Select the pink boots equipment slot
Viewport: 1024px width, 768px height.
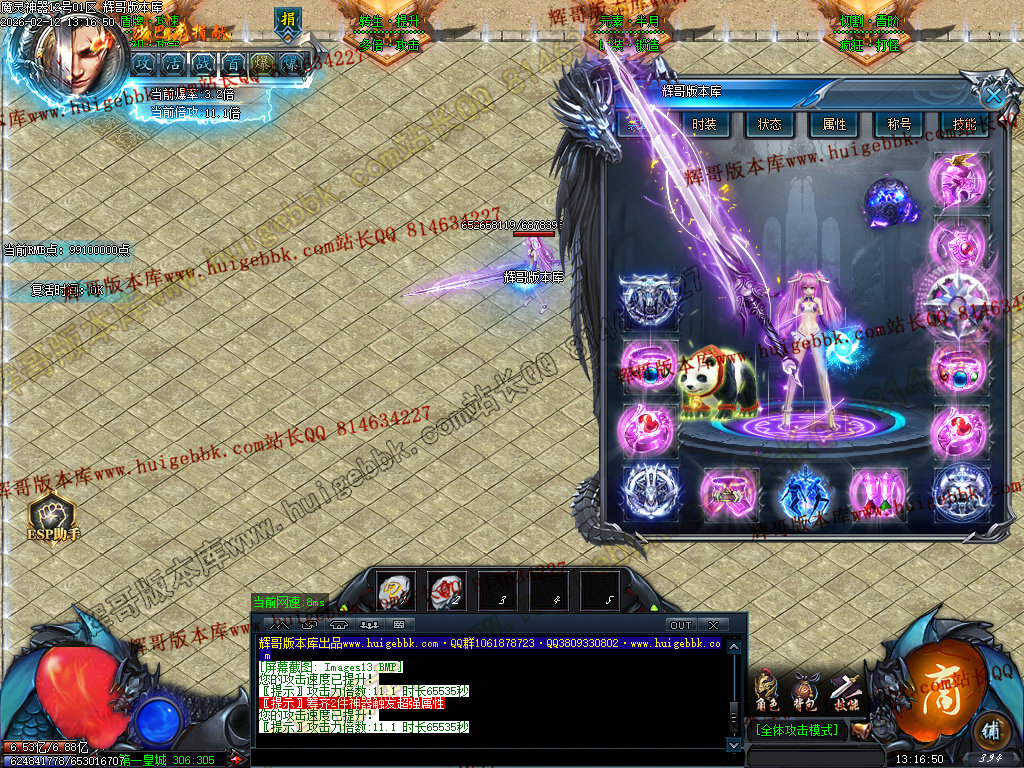(878, 492)
